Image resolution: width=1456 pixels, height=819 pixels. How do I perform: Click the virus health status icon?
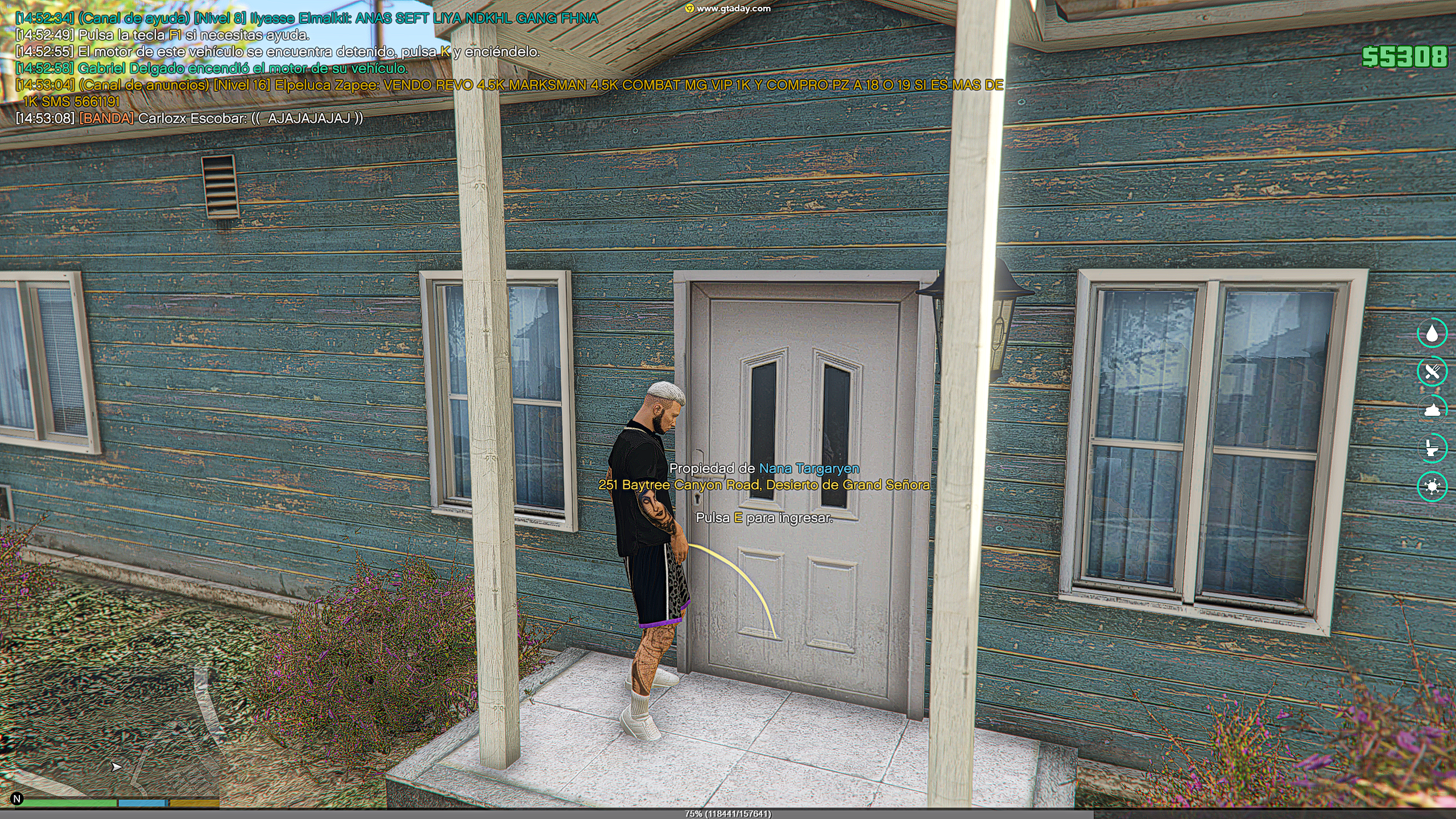point(1432,486)
